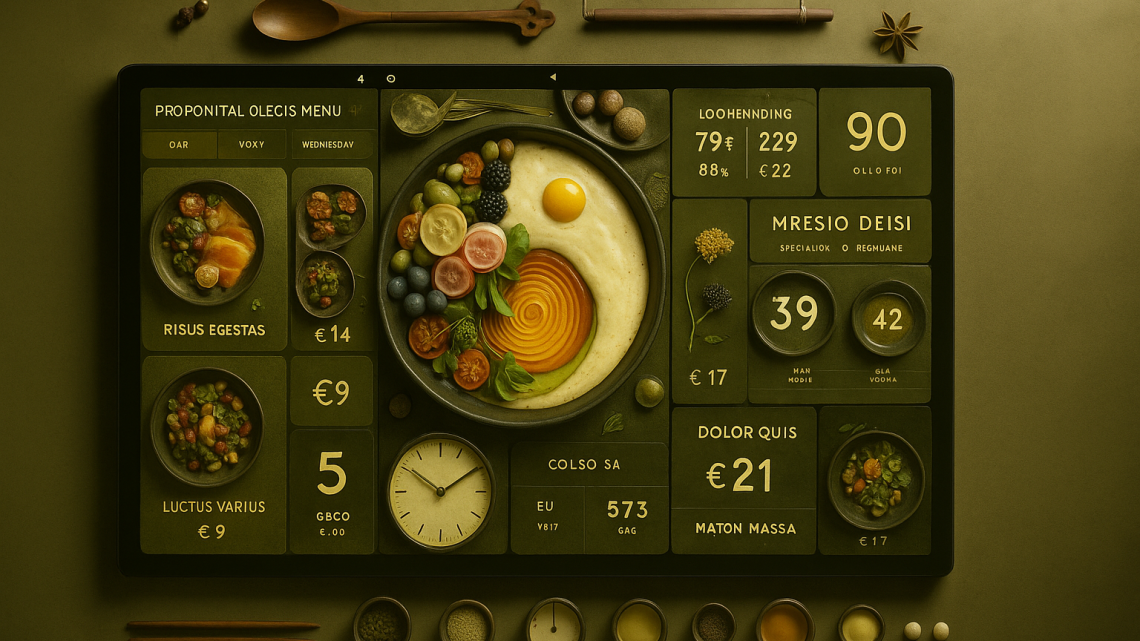Open the MRESIO DEISI header
The height and width of the screenshot is (641, 1140).
(840, 230)
